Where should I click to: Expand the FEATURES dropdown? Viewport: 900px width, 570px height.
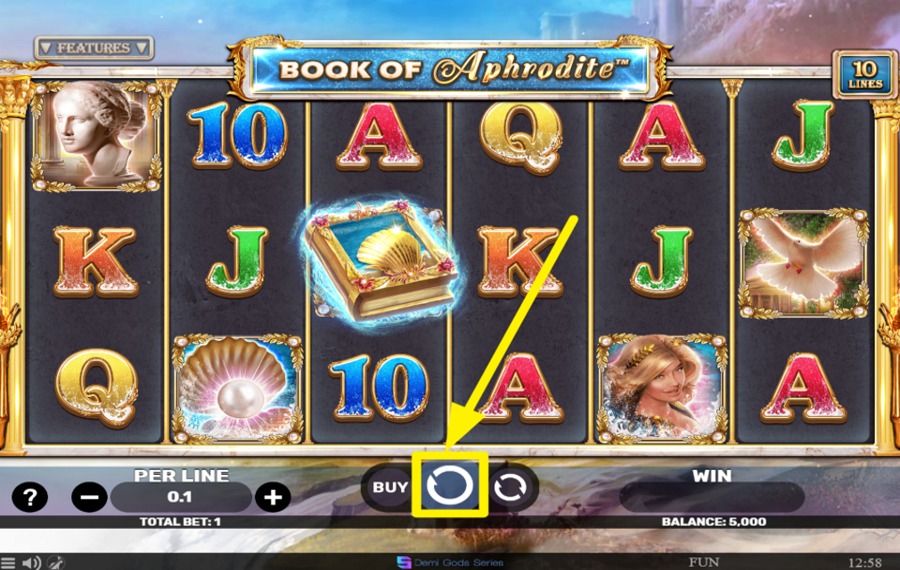point(93,48)
